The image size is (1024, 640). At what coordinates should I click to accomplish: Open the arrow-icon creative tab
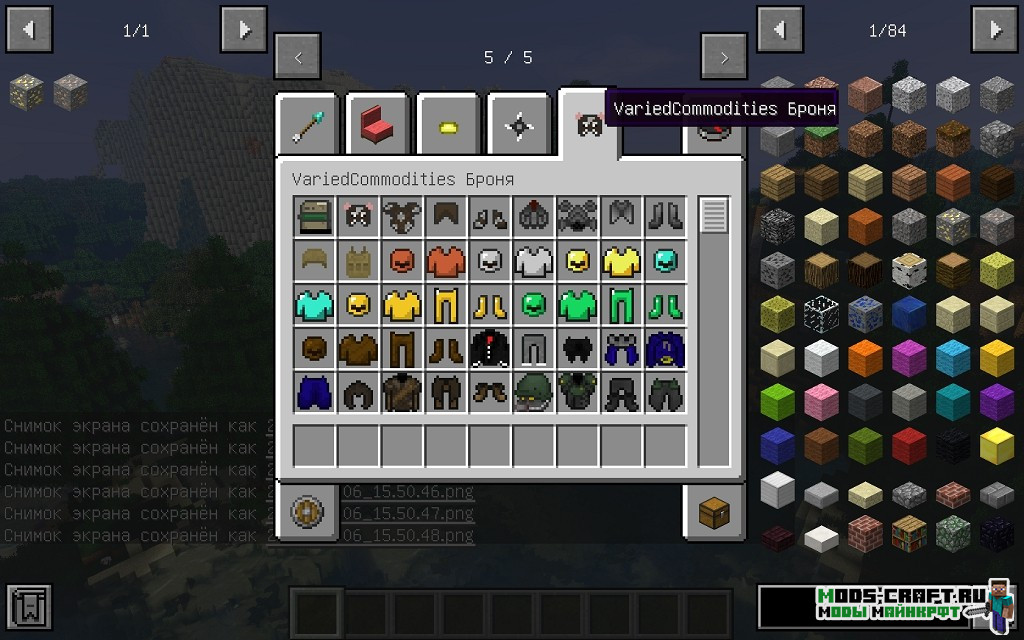(308, 126)
